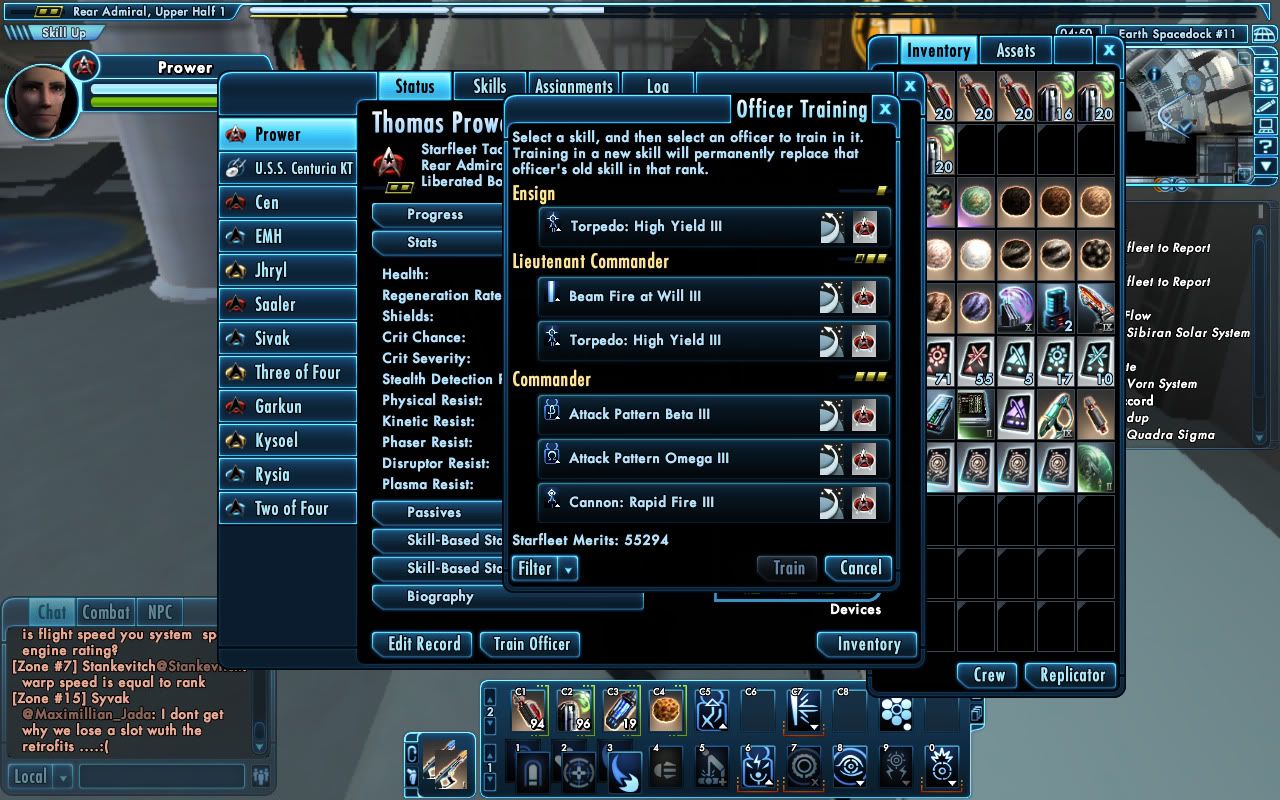
Task: Switch to the Skills tab
Action: coord(489,87)
